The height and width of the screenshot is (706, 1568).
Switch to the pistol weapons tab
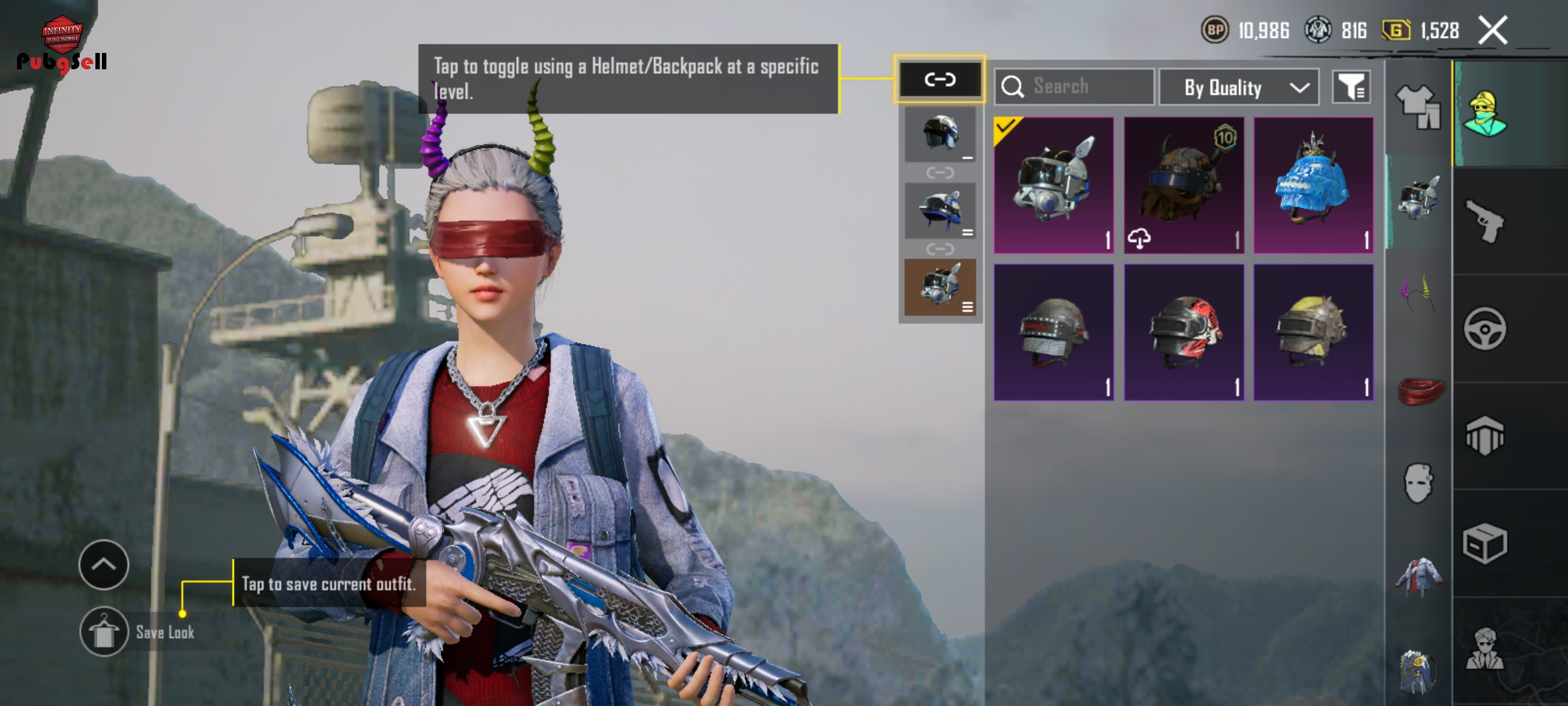pyautogui.click(x=1484, y=221)
